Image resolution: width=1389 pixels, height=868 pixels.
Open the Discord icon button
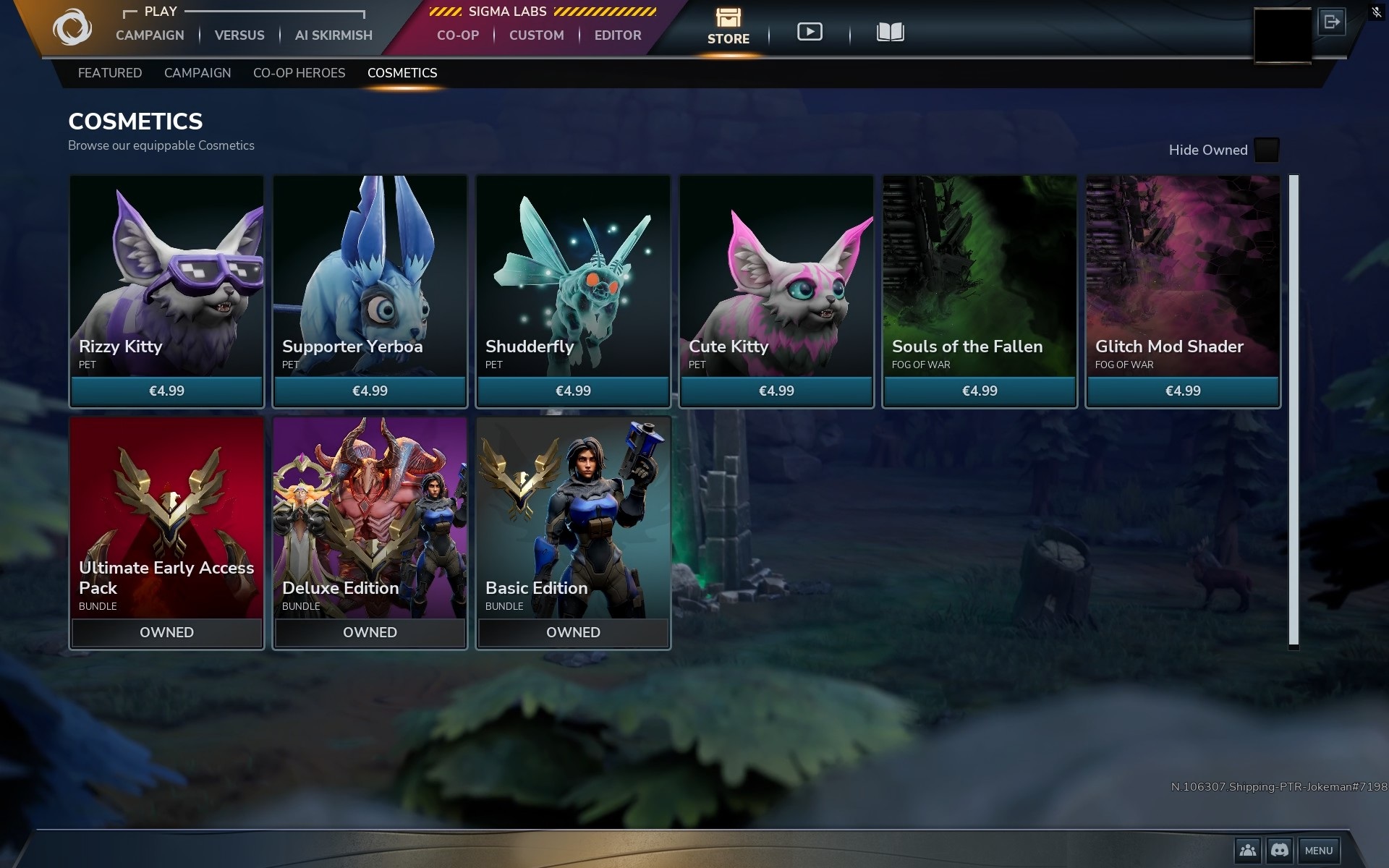1279,851
